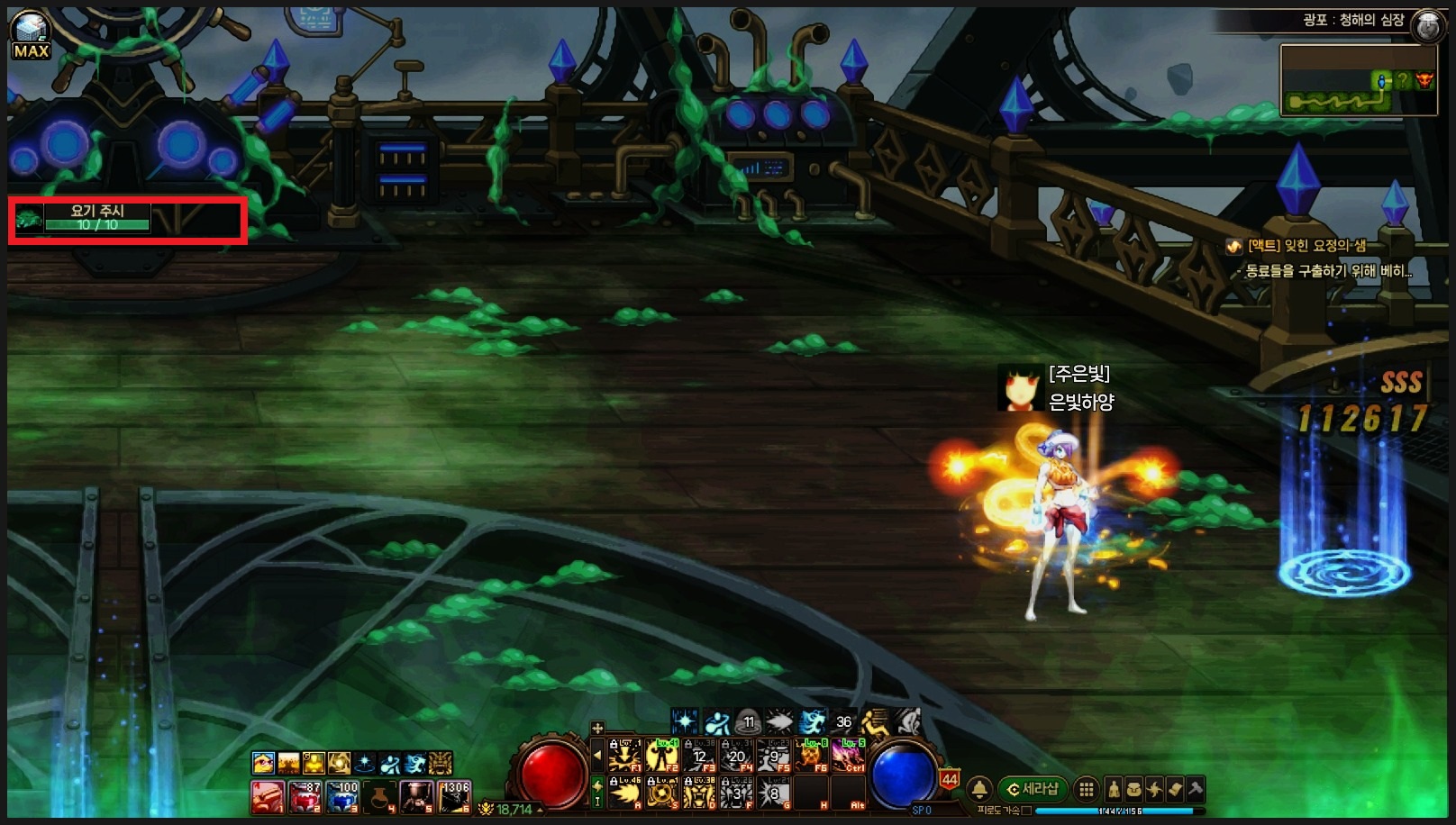
Task: Activate the fireball skill on A
Action: click(625, 793)
